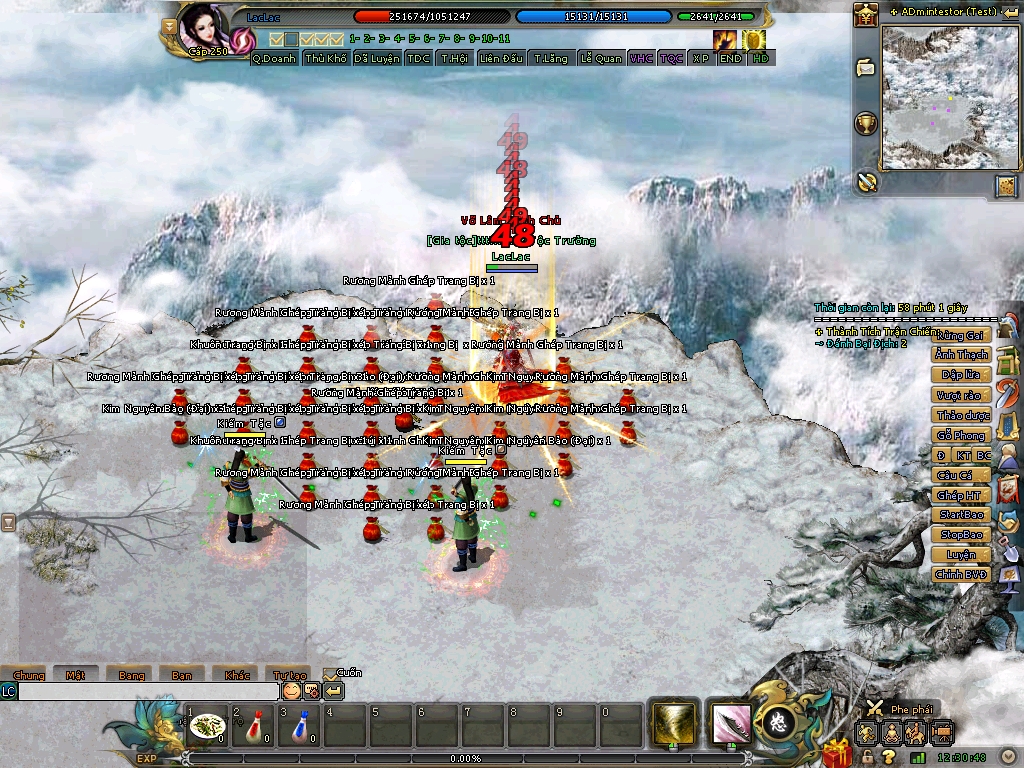Viewport: 1024px width, 768px height.
Task: Click the StopBao button
Action: [x=961, y=535]
